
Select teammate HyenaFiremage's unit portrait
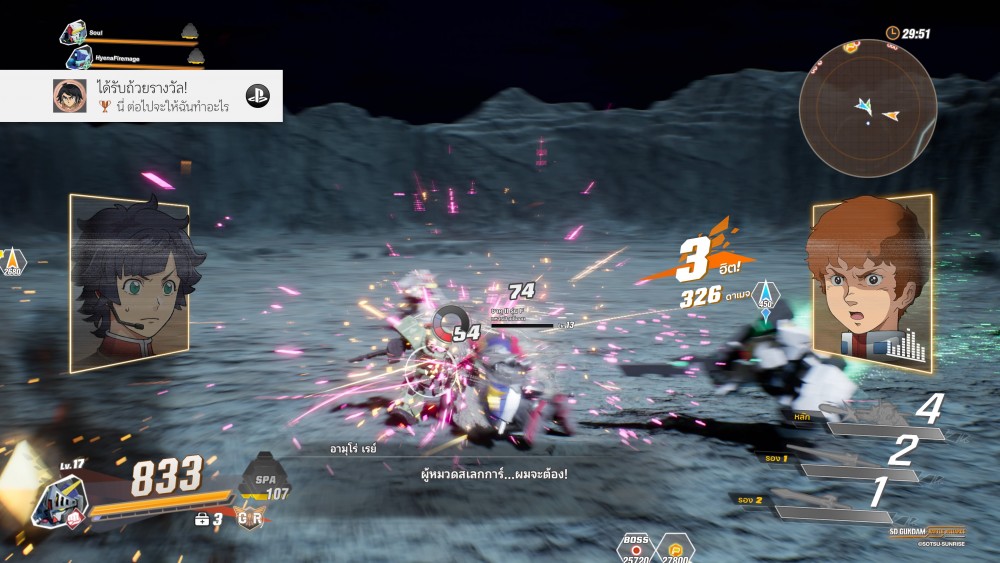(79, 59)
